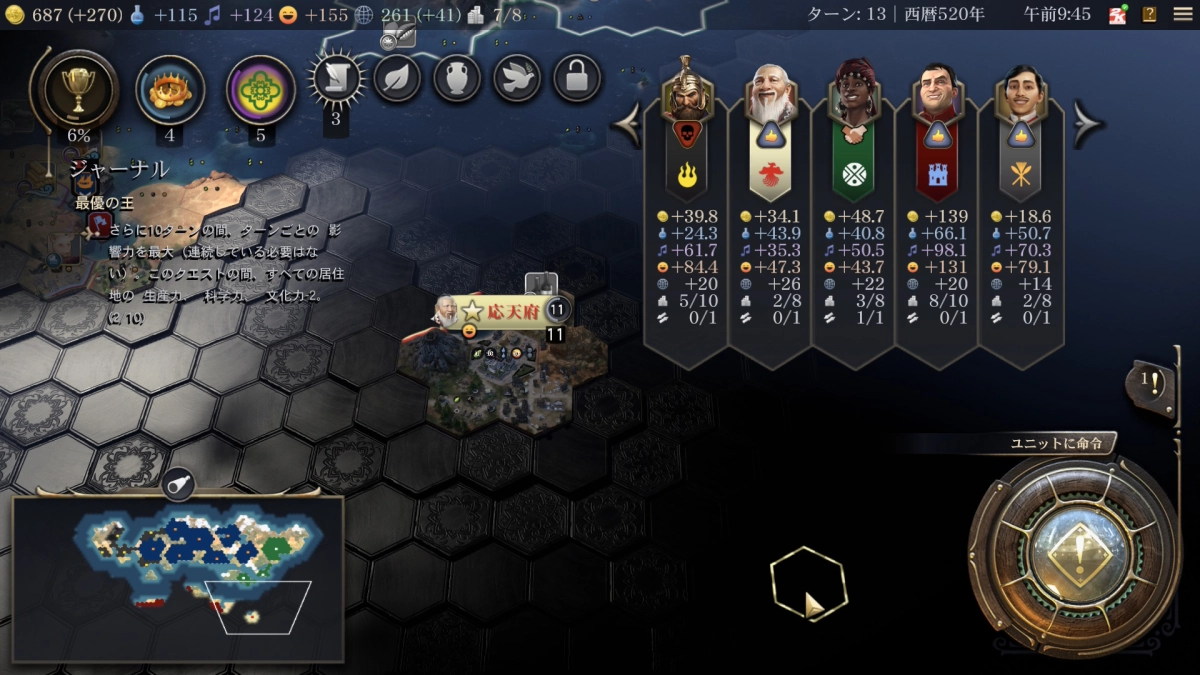Open the leaf icon panel
Viewport: 1200px width, 675px height.
click(397, 78)
